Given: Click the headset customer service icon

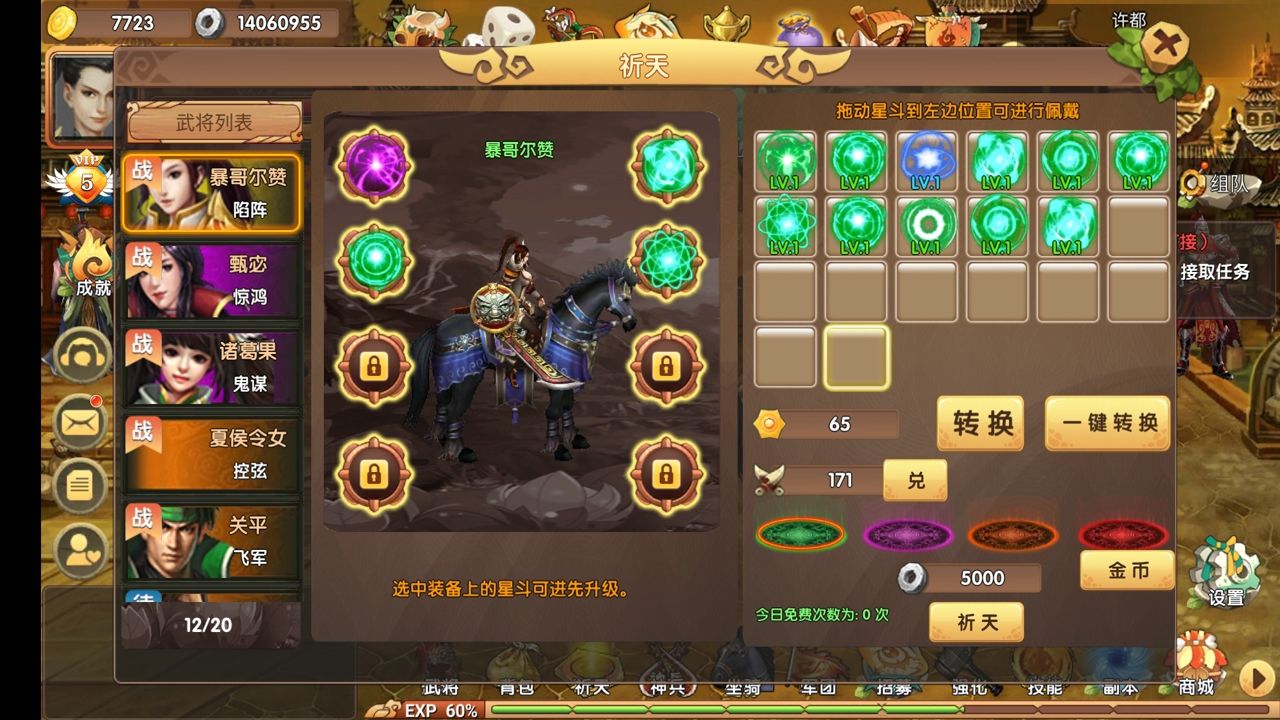Looking at the screenshot, I should tap(80, 356).
